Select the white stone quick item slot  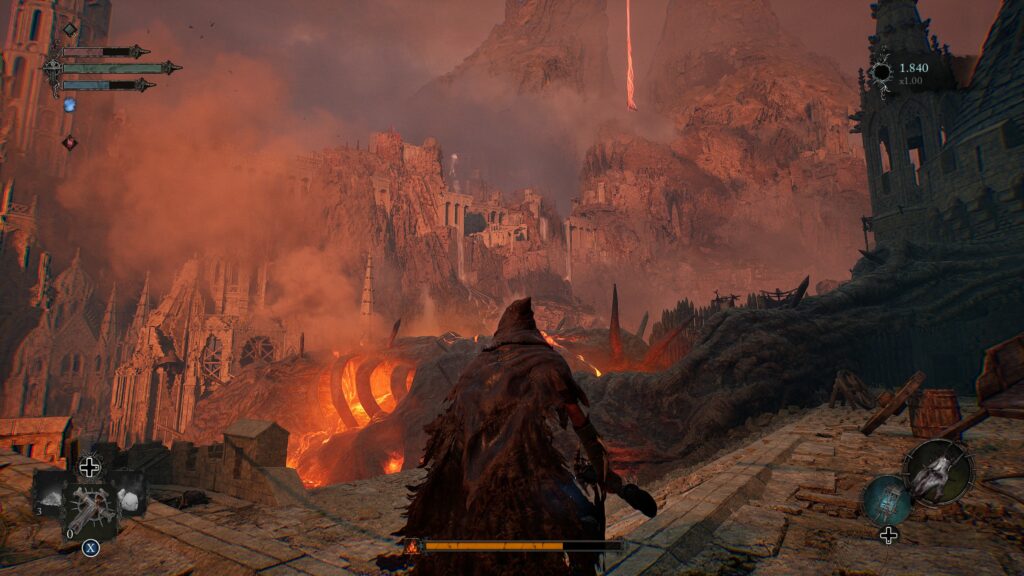(129, 497)
